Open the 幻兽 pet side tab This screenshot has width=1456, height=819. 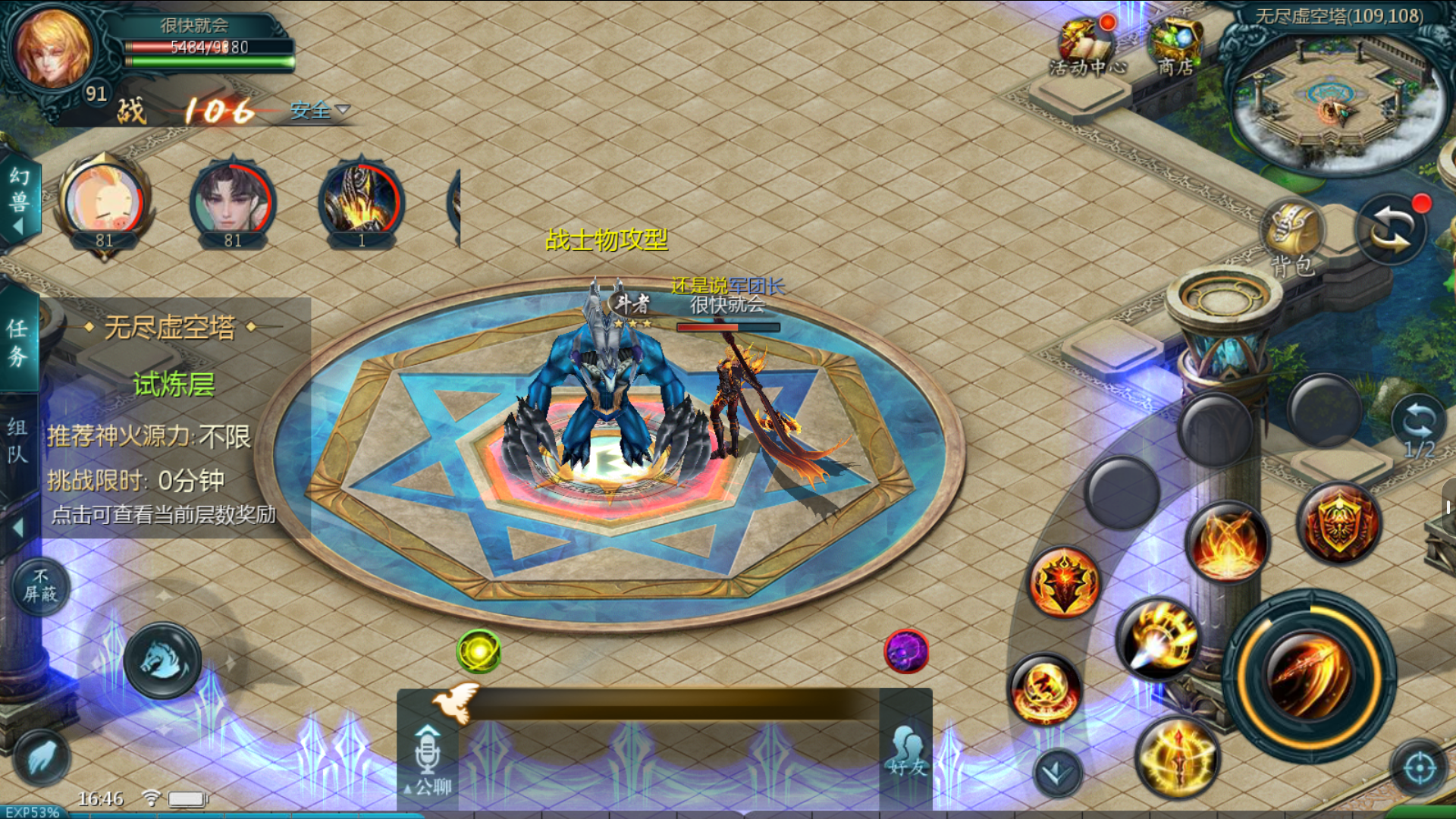point(19,199)
